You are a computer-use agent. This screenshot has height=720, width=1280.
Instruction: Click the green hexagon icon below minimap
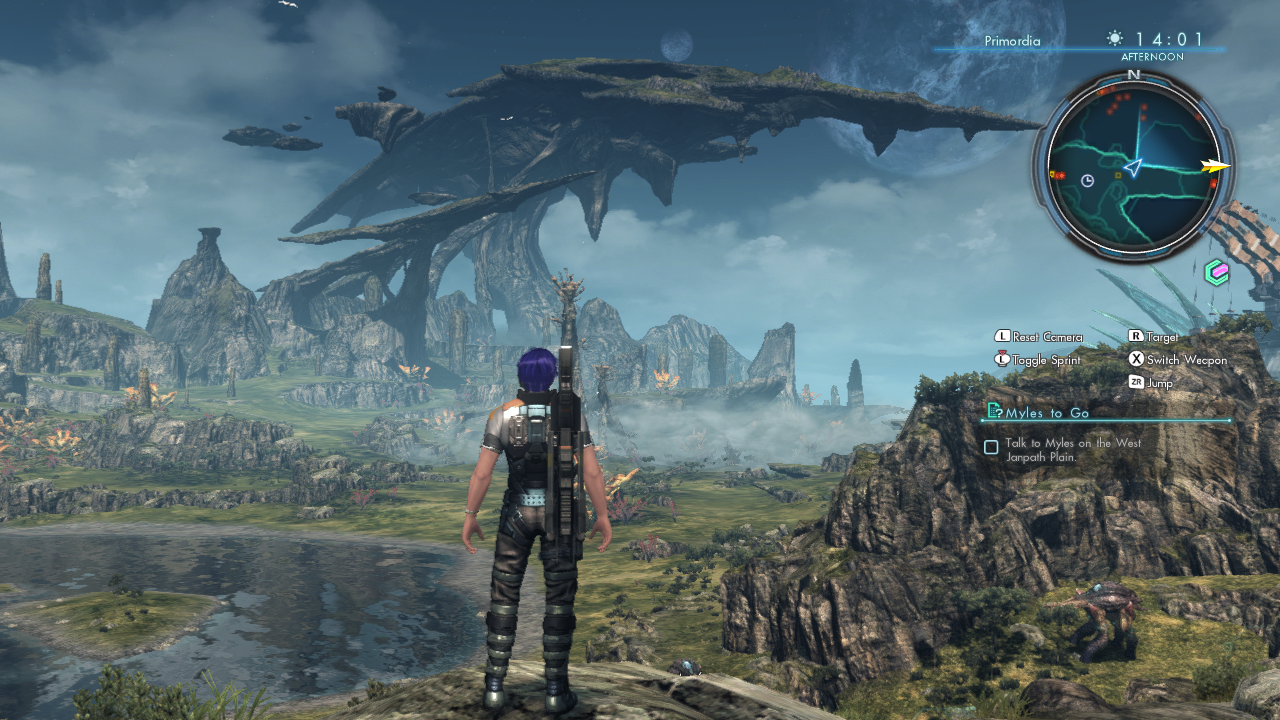(x=1216, y=272)
